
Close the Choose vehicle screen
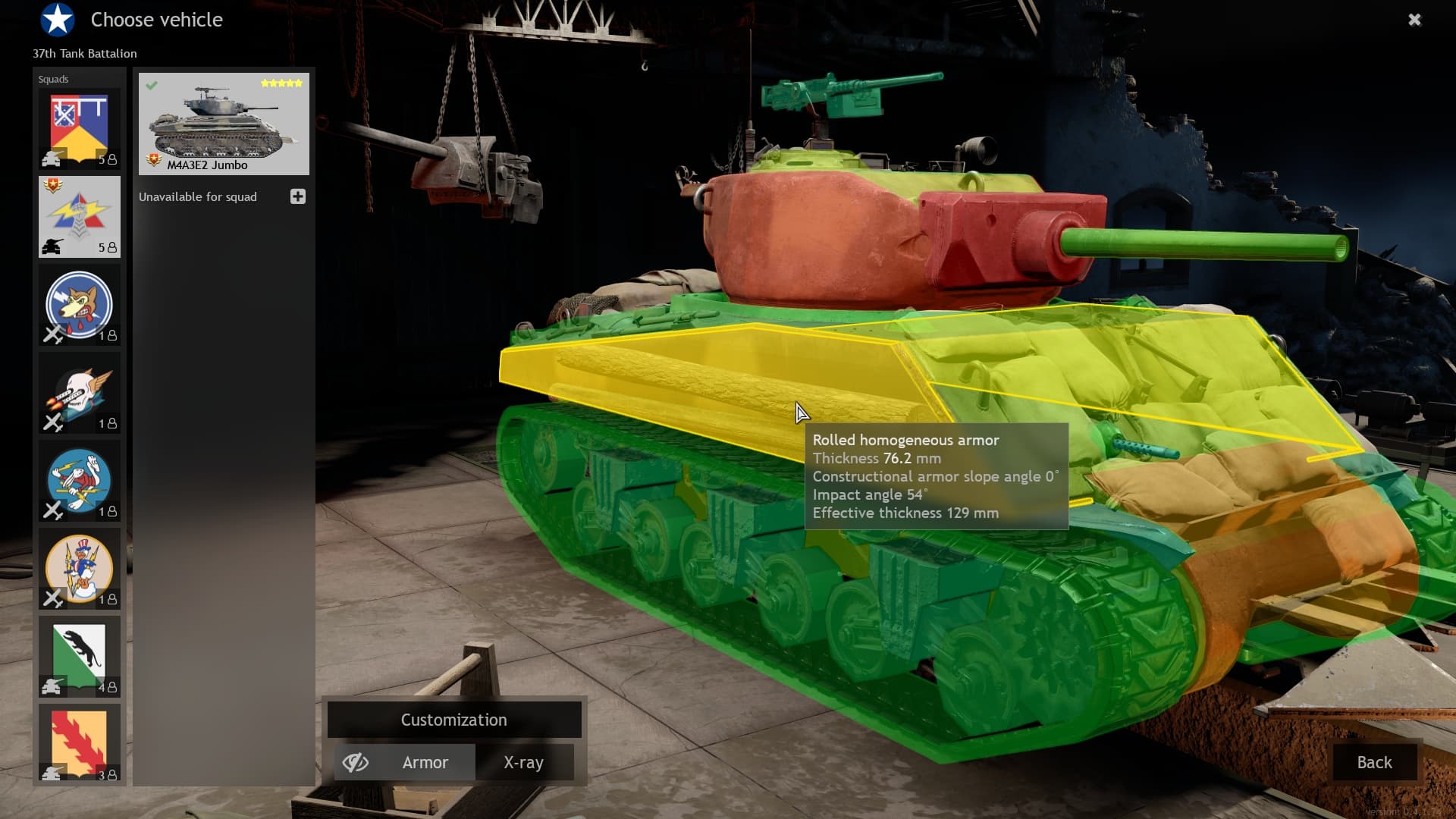pyautogui.click(x=1414, y=20)
